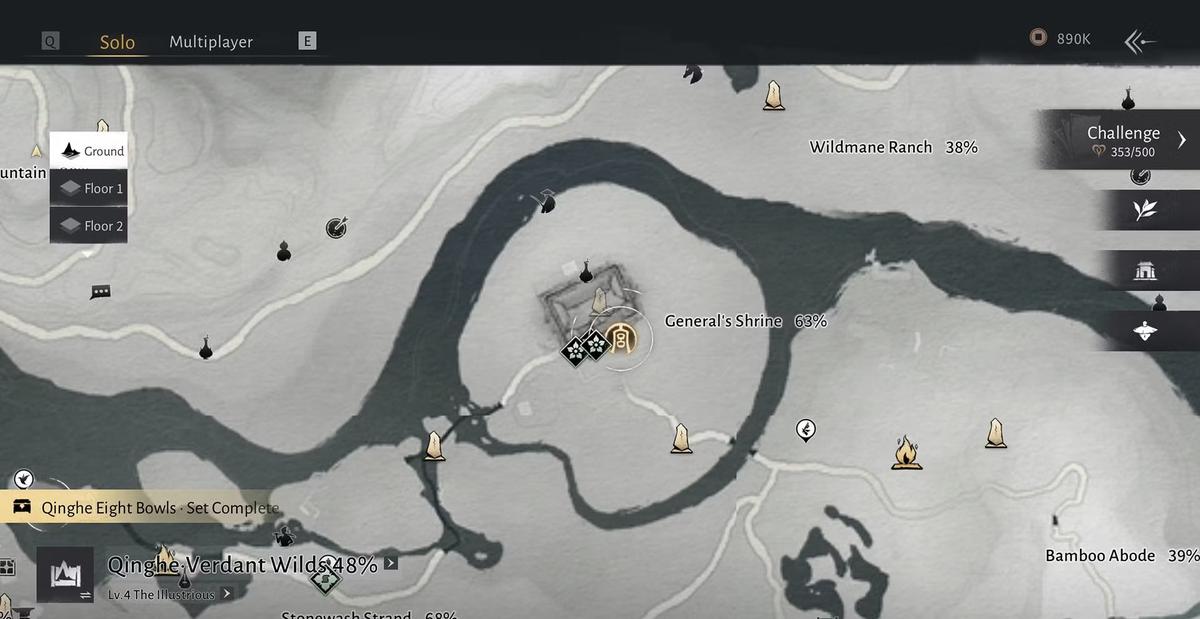Open Qinghe Verdant Wilds region details
Screen dimensions: 1200x619
[242, 565]
